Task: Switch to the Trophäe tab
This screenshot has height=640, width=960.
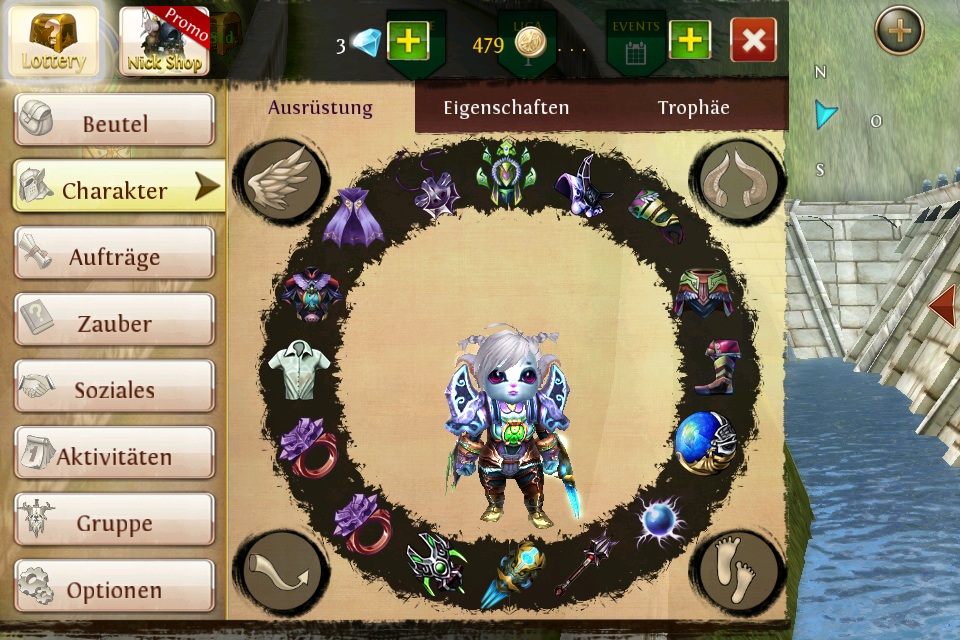Action: [x=693, y=108]
